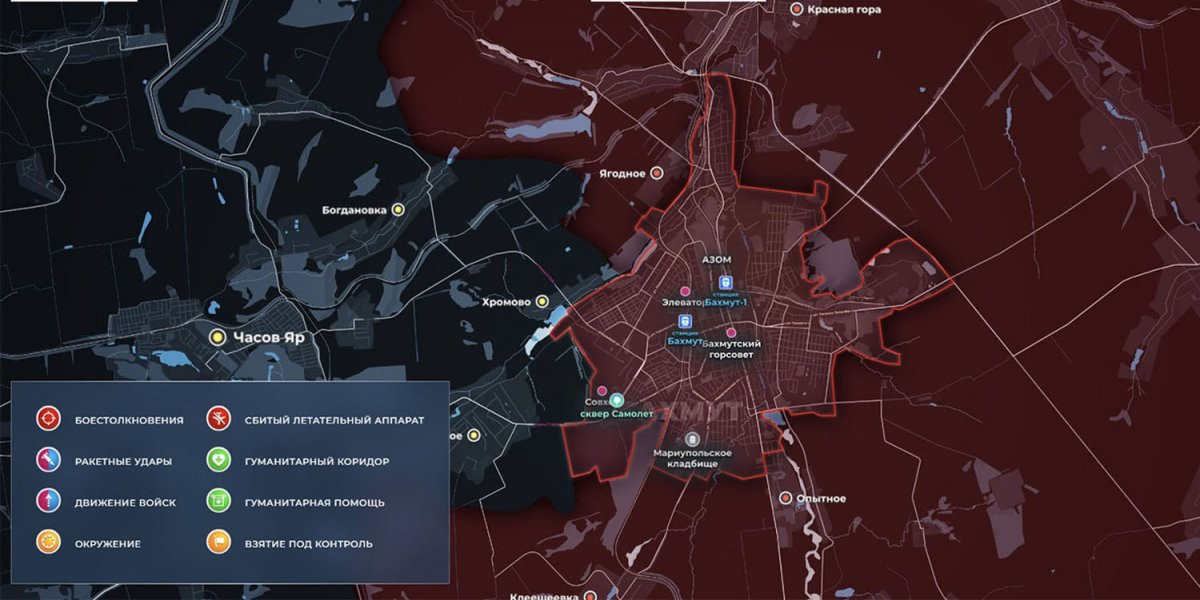Select the станция Бахмут-1 station icon
Viewport: 1200px width, 600px height.
point(726,282)
